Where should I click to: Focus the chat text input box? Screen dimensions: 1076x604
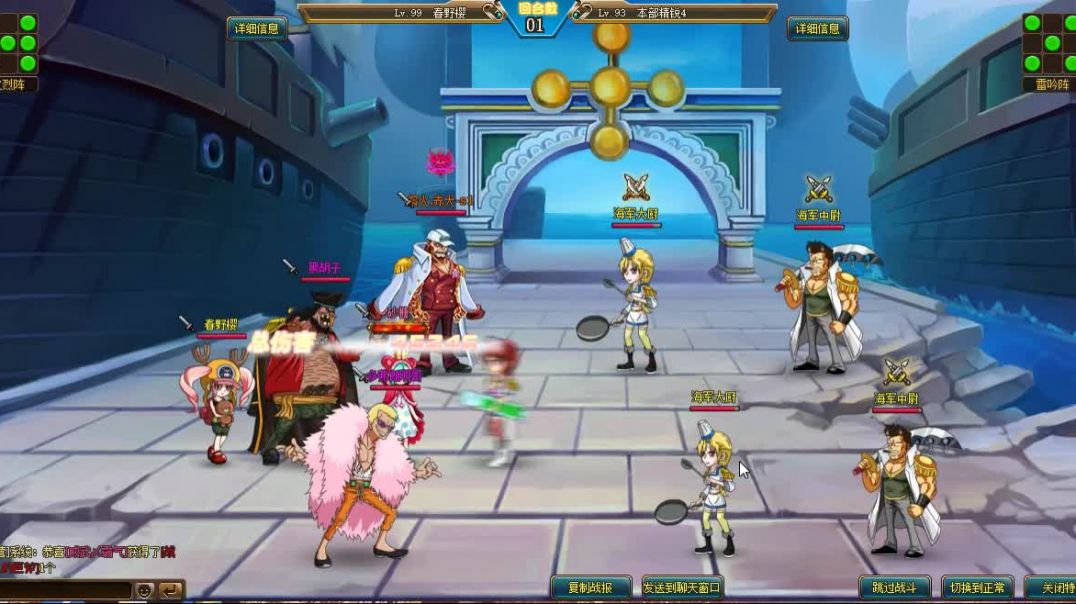point(65,590)
